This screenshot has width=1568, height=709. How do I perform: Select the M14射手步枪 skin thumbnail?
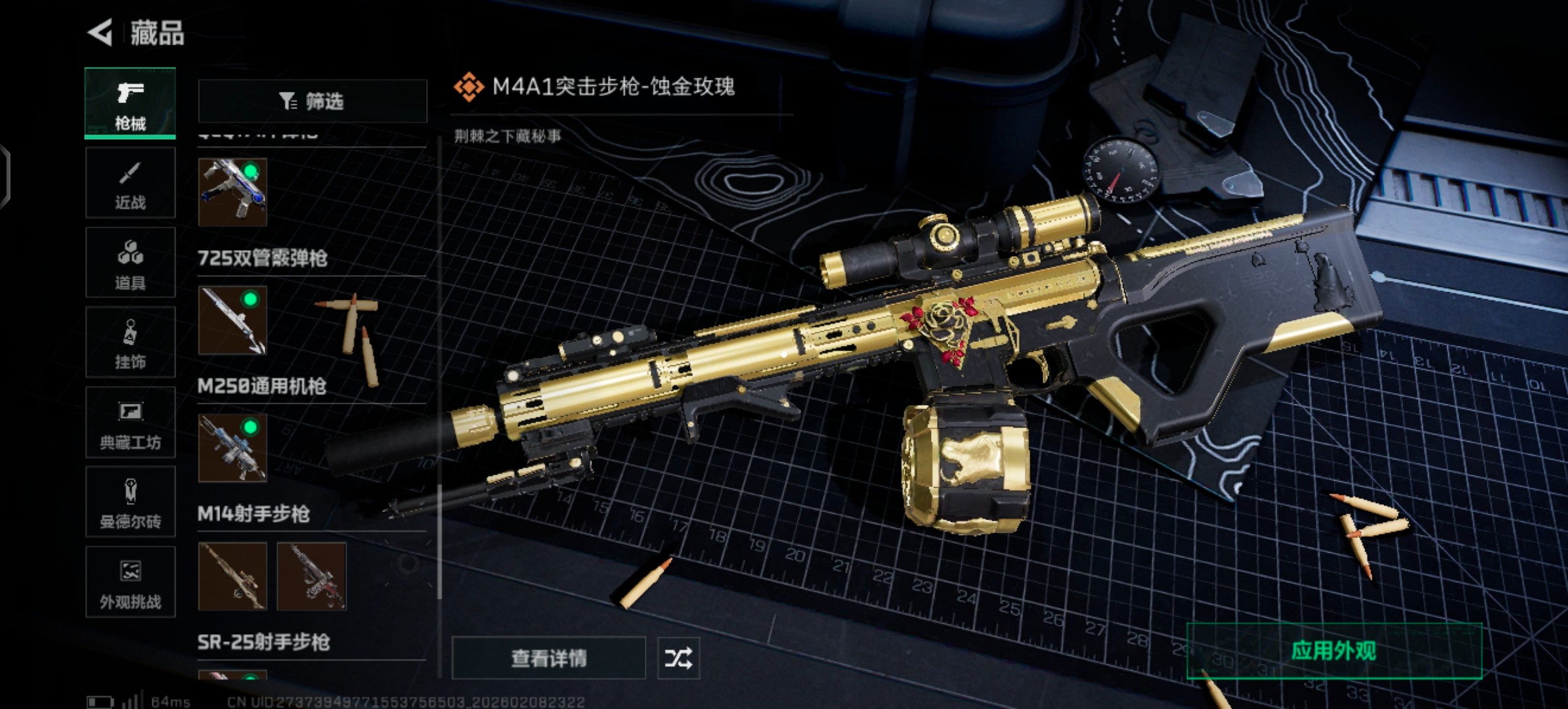point(232,576)
